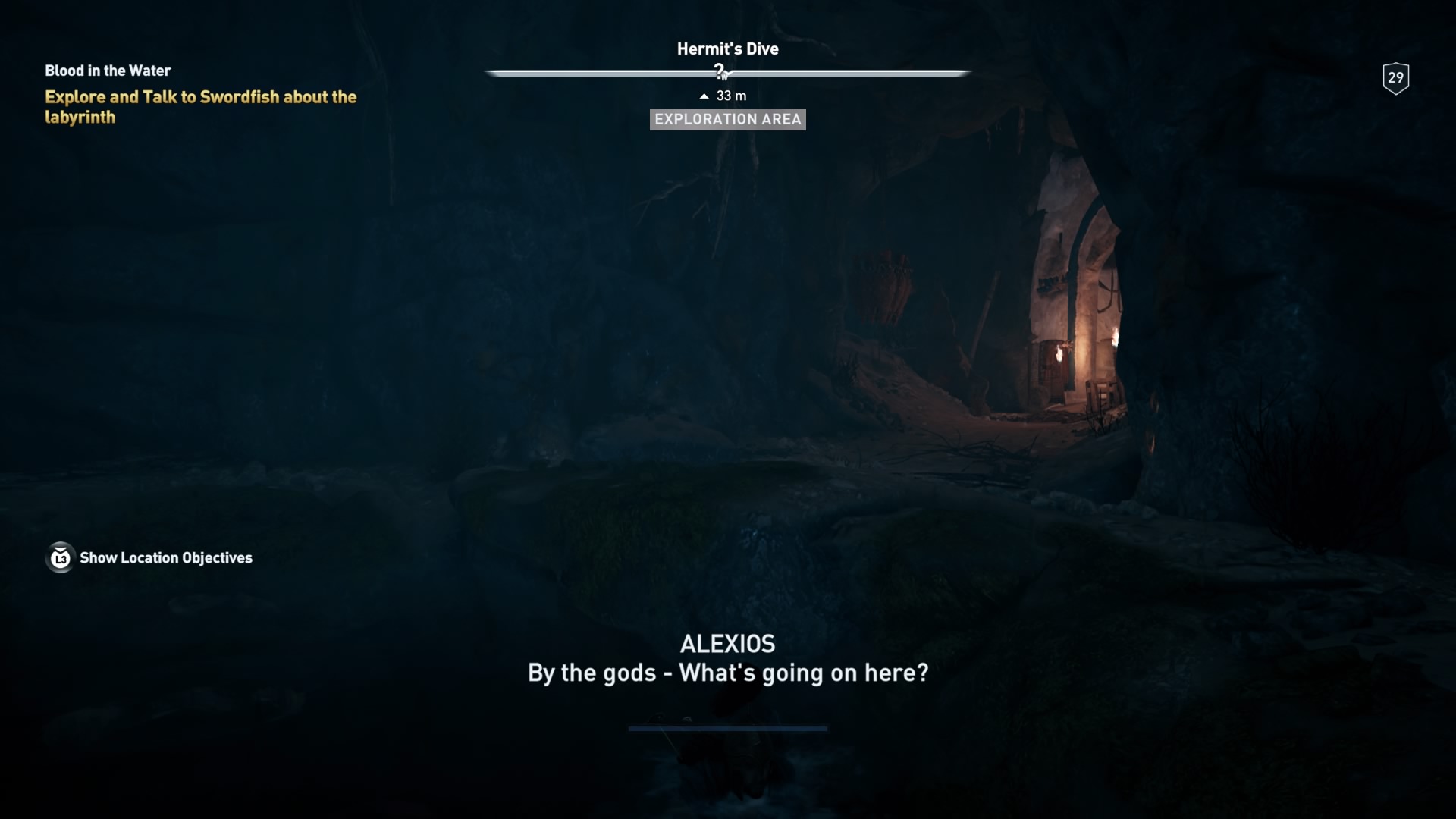The height and width of the screenshot is (819, 1456).
Task: Click the subtitle text below Alexios
Action: [726, 672]
